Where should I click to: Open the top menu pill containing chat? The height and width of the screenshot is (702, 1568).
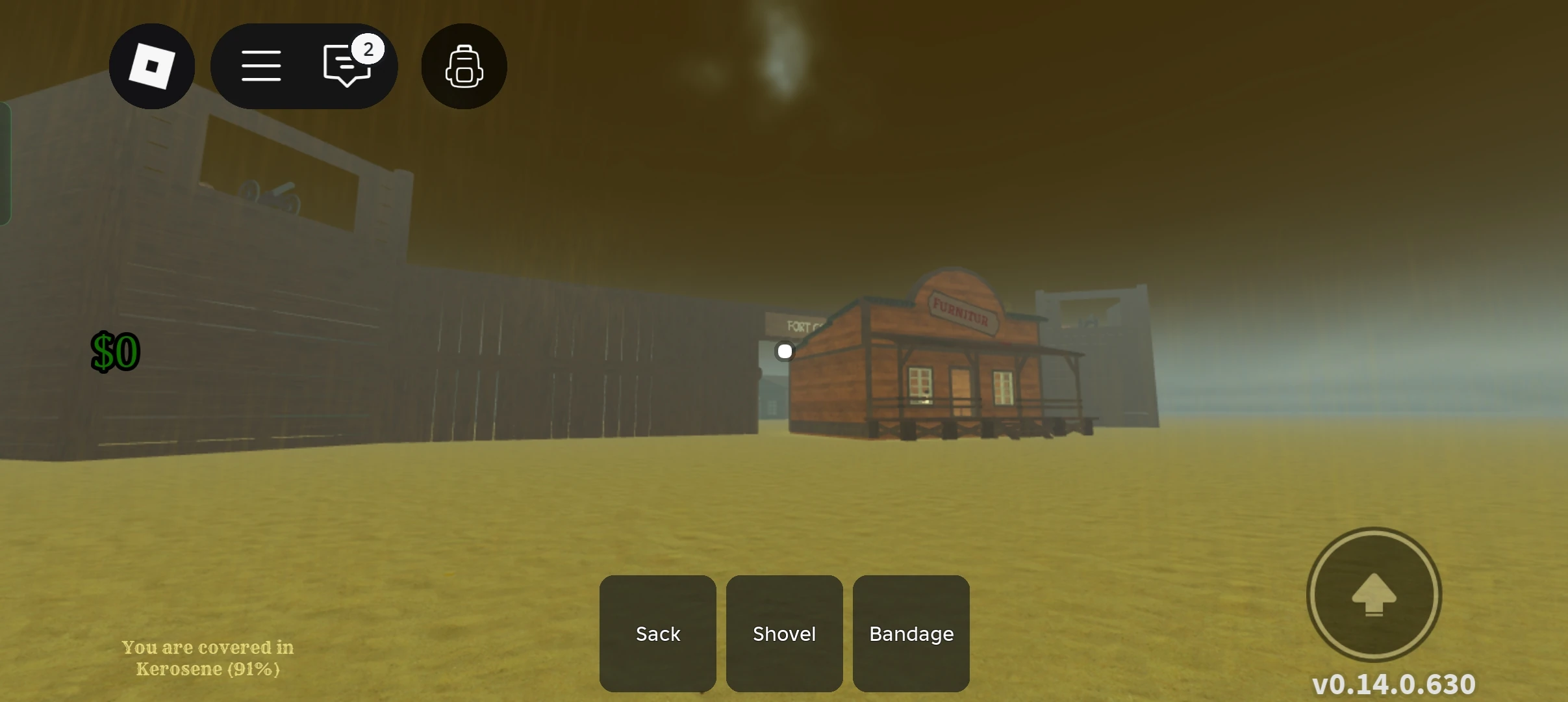(304, 66)
